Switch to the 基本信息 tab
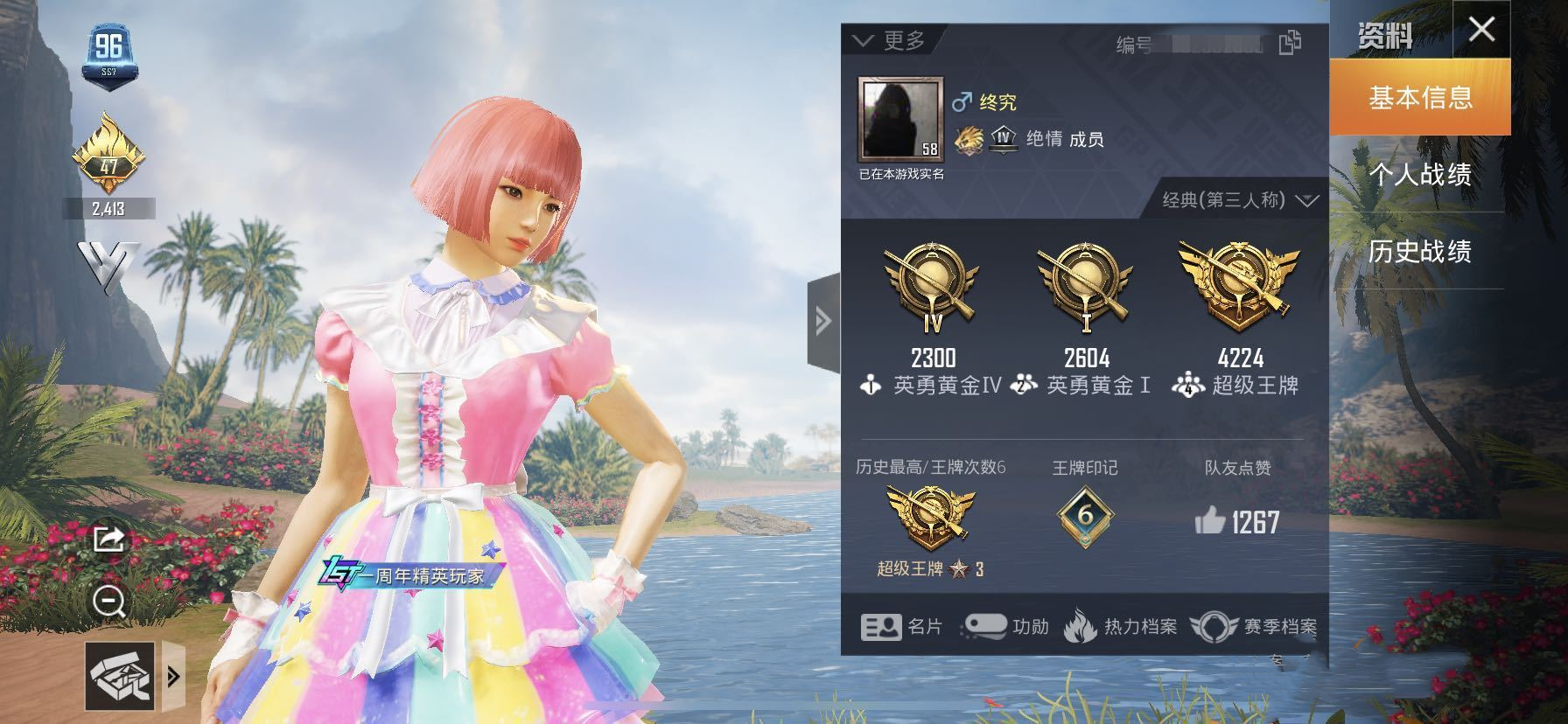Image resolution: width=1568 pixels, height=724 pixels. 1420,97
